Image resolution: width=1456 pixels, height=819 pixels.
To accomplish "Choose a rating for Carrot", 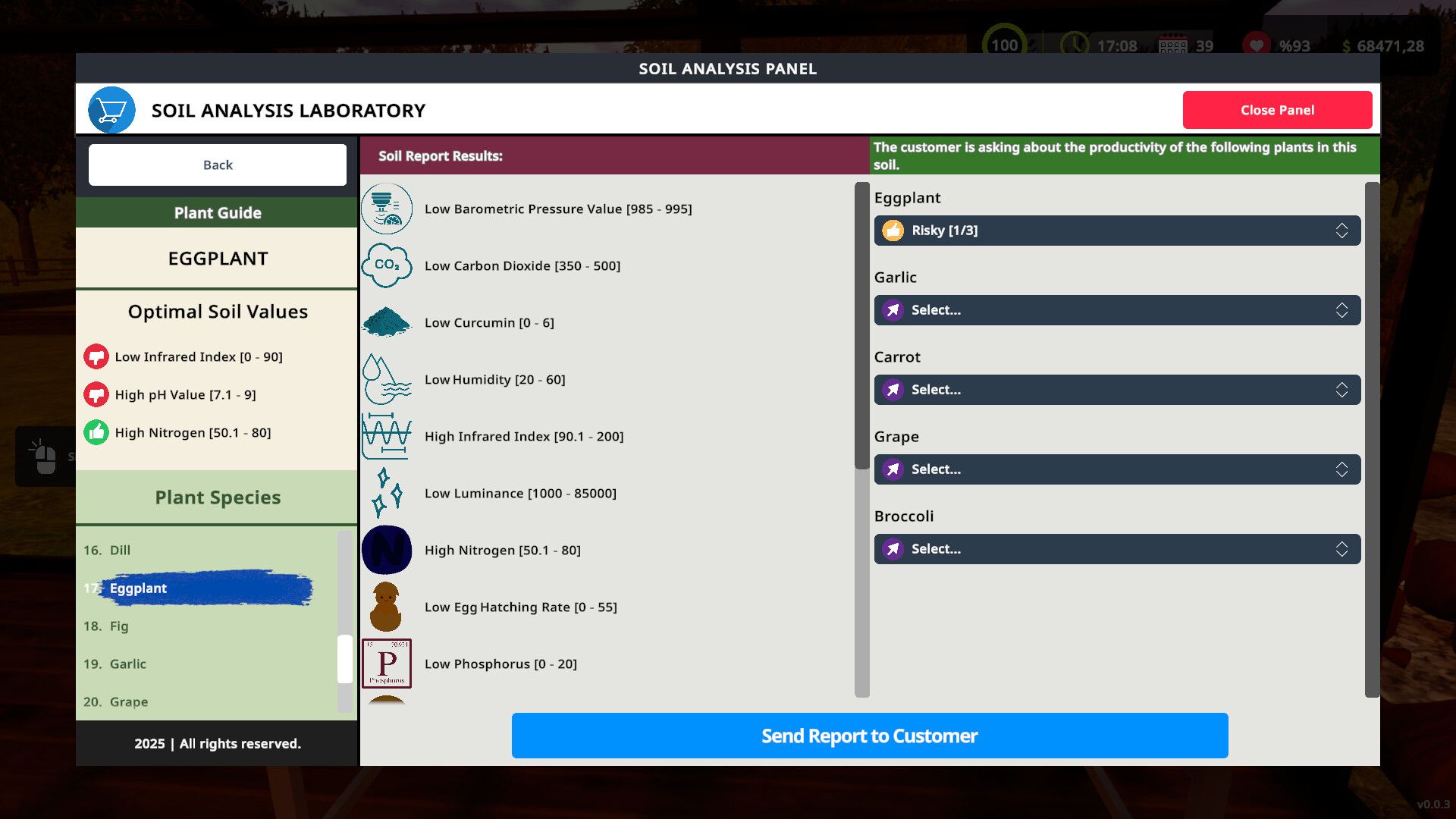I will tap(1116, 390).
